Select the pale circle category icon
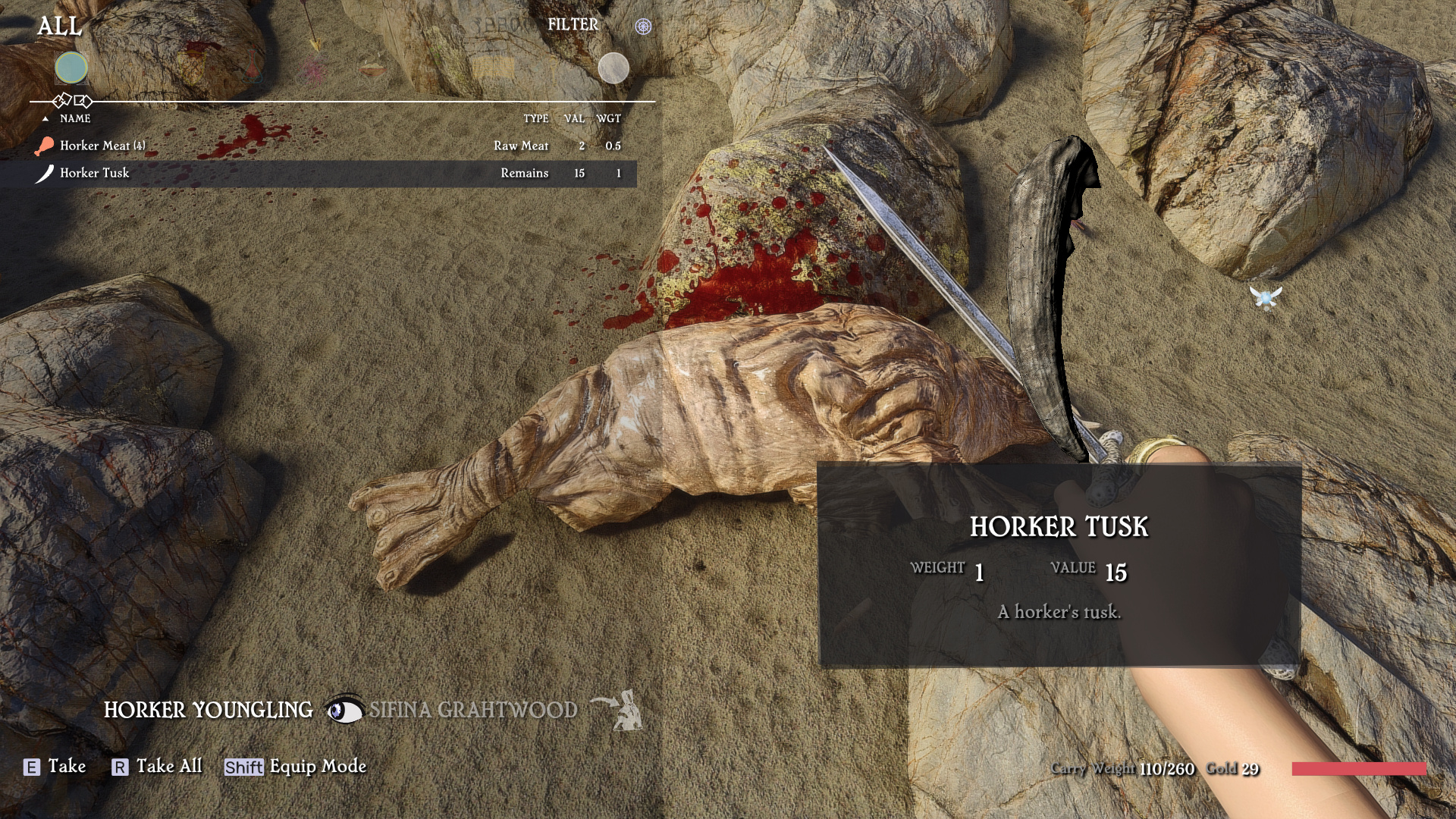1456x819 pixels. click(x=613, y=68)
